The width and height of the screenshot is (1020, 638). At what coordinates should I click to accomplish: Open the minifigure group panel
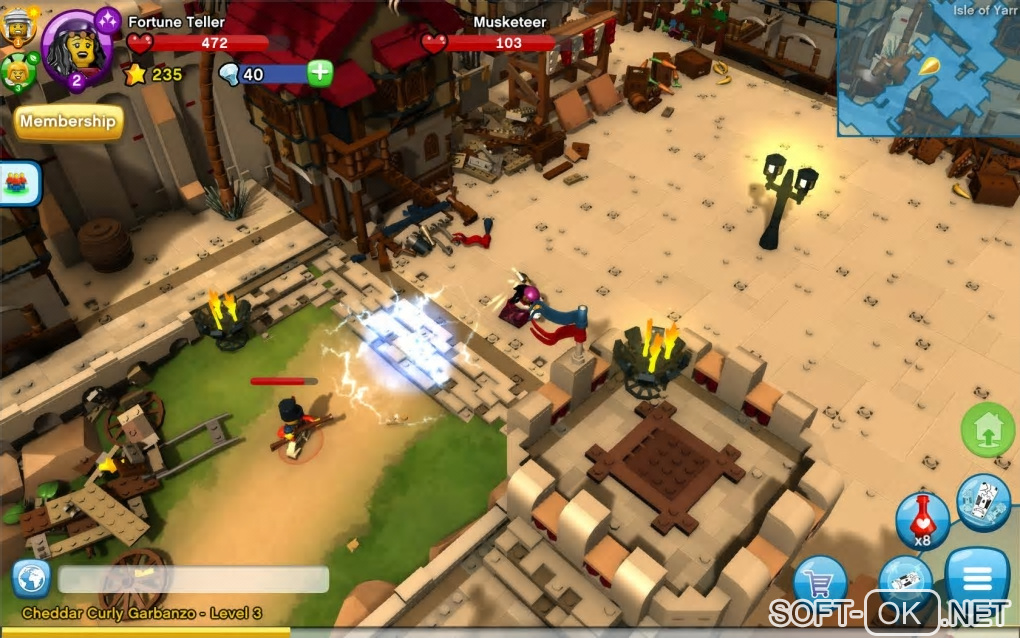19,184
